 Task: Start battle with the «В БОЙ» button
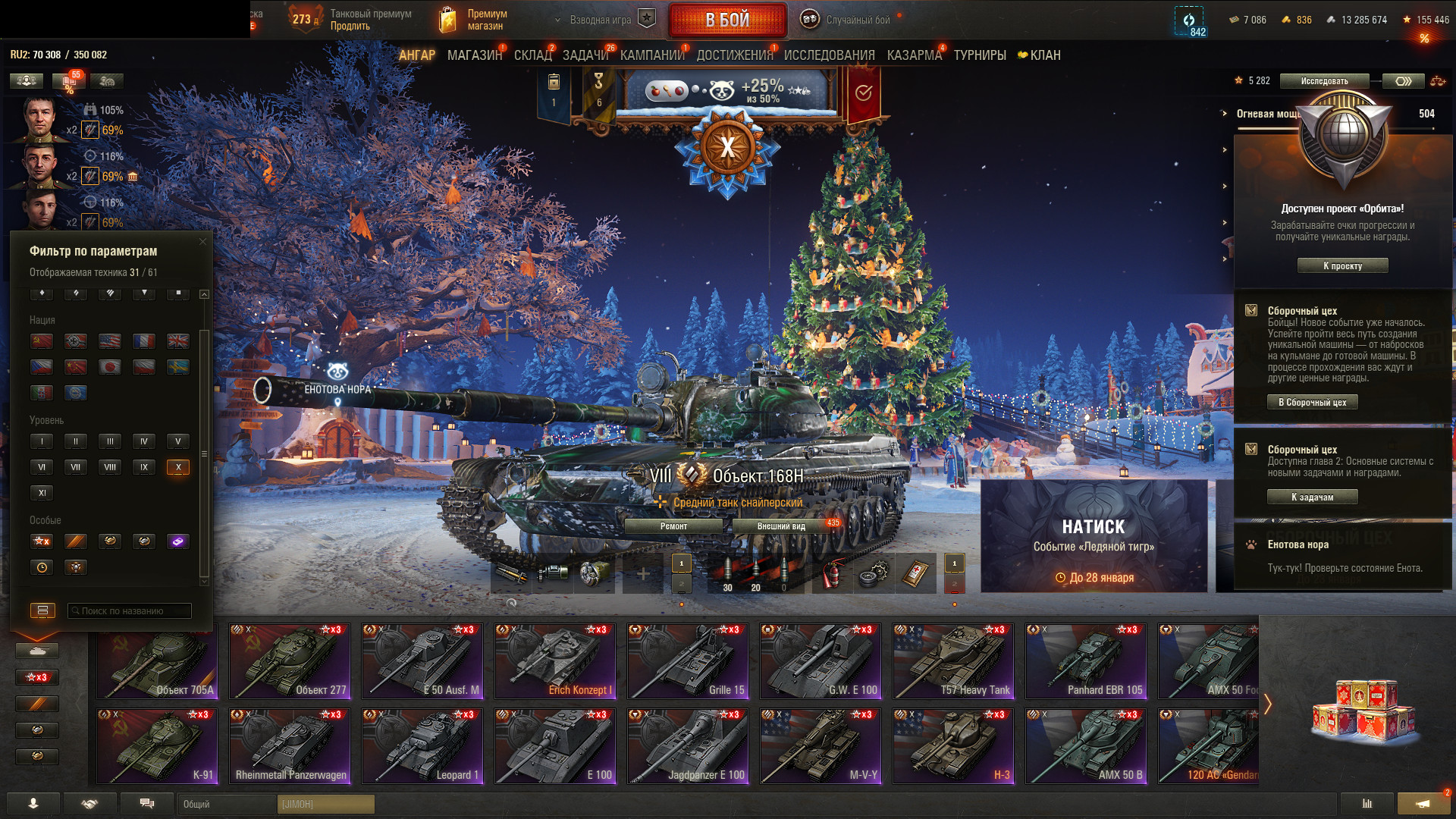[726, 20]
